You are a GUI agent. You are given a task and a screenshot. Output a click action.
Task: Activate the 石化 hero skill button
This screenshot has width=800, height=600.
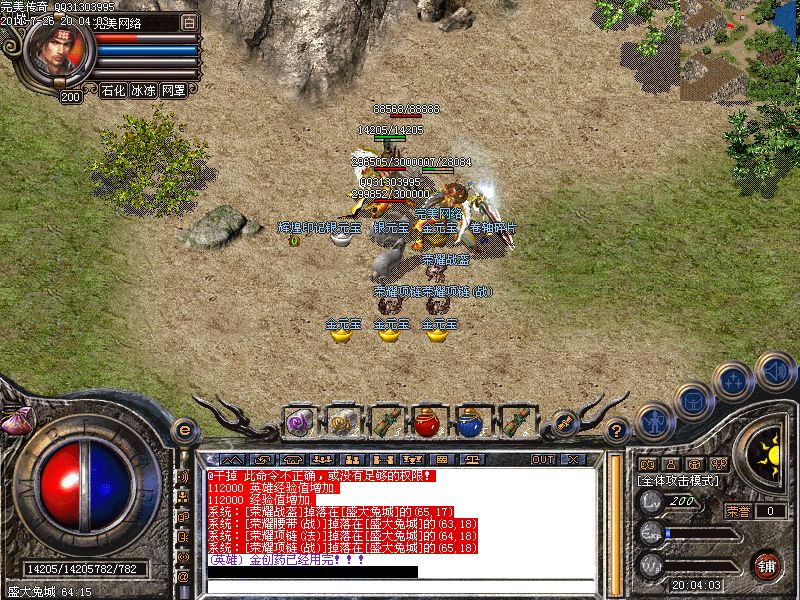click(x=113, y=90)
